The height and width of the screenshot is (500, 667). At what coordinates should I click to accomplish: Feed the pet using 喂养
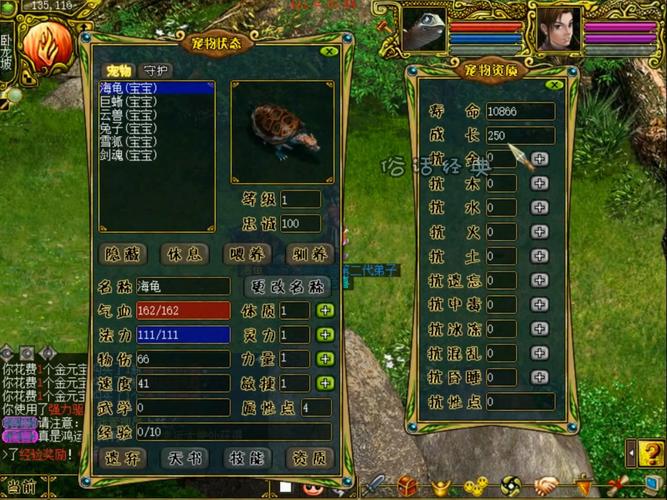[246, 254]
